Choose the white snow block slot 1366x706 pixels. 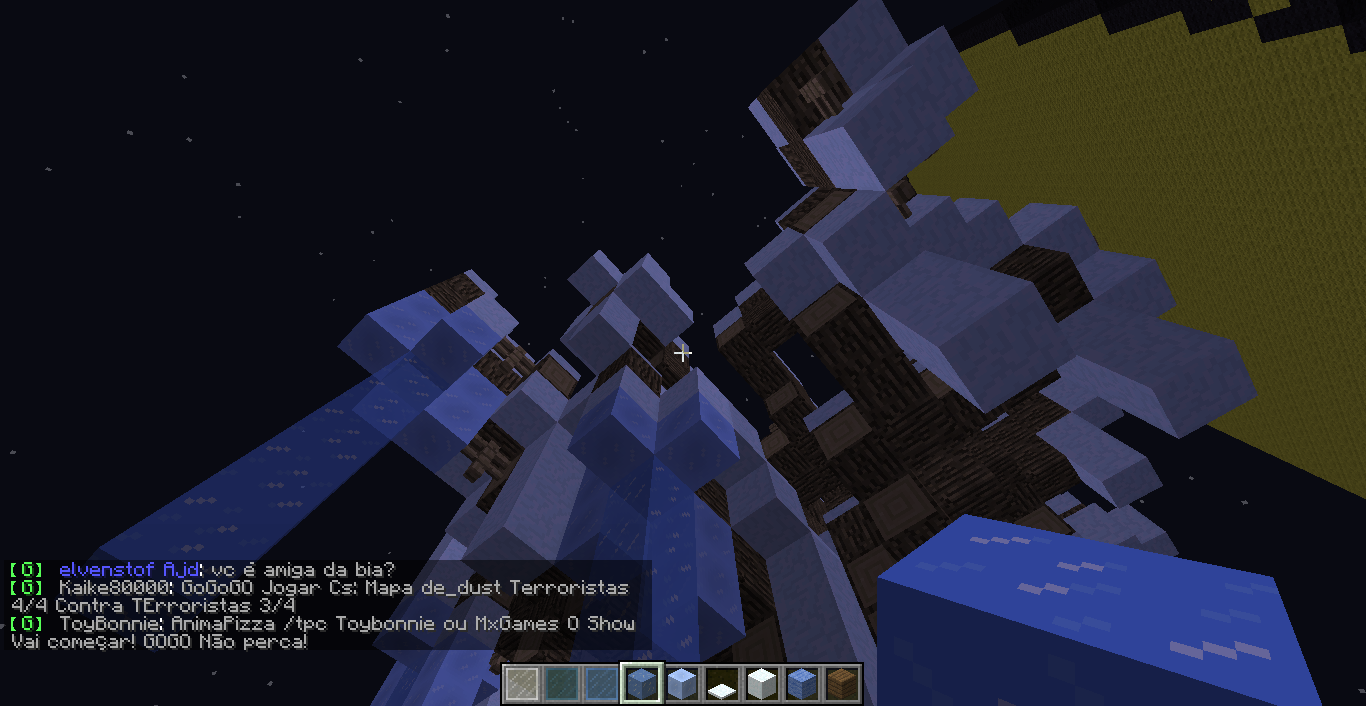tap(762, 684)
